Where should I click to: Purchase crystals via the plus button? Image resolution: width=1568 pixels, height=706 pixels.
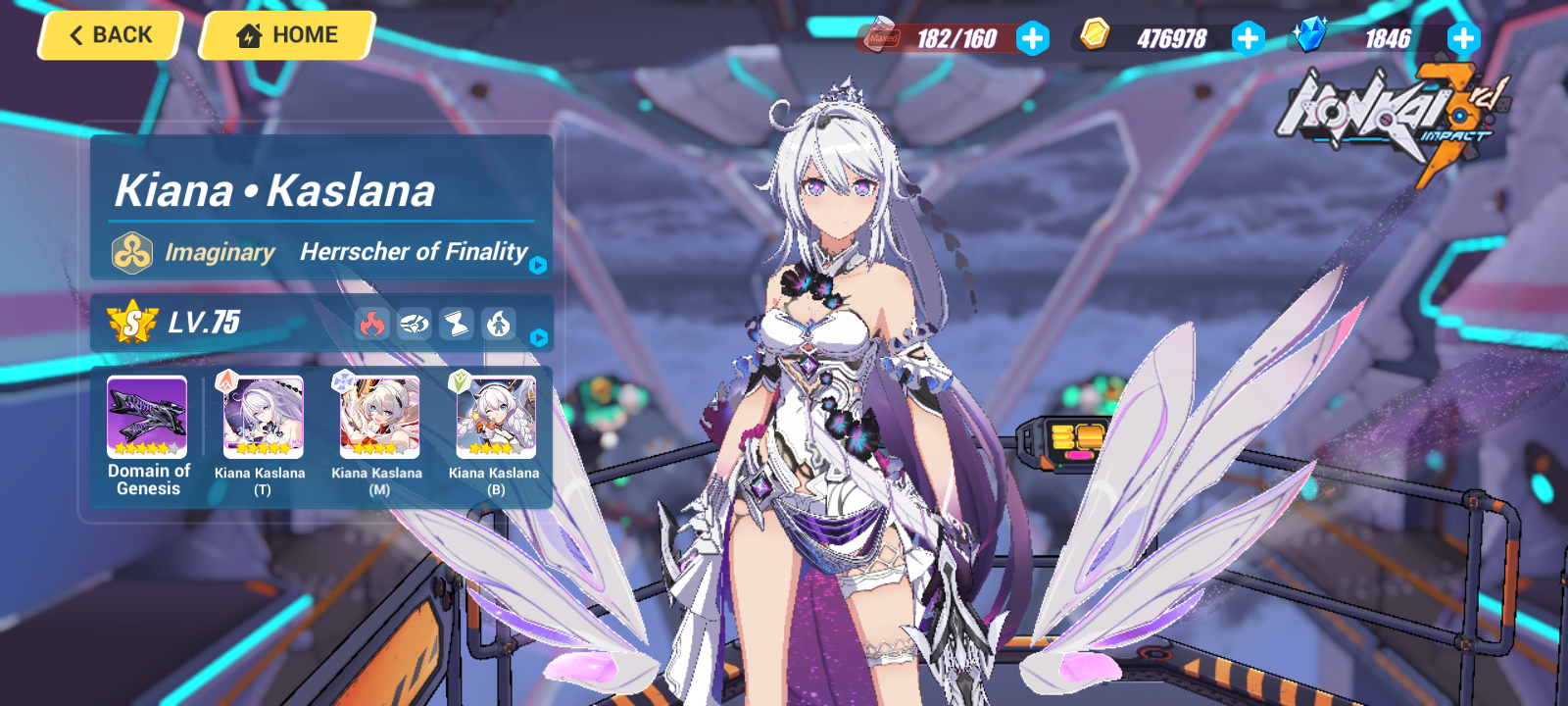(x=1462, y=39)
